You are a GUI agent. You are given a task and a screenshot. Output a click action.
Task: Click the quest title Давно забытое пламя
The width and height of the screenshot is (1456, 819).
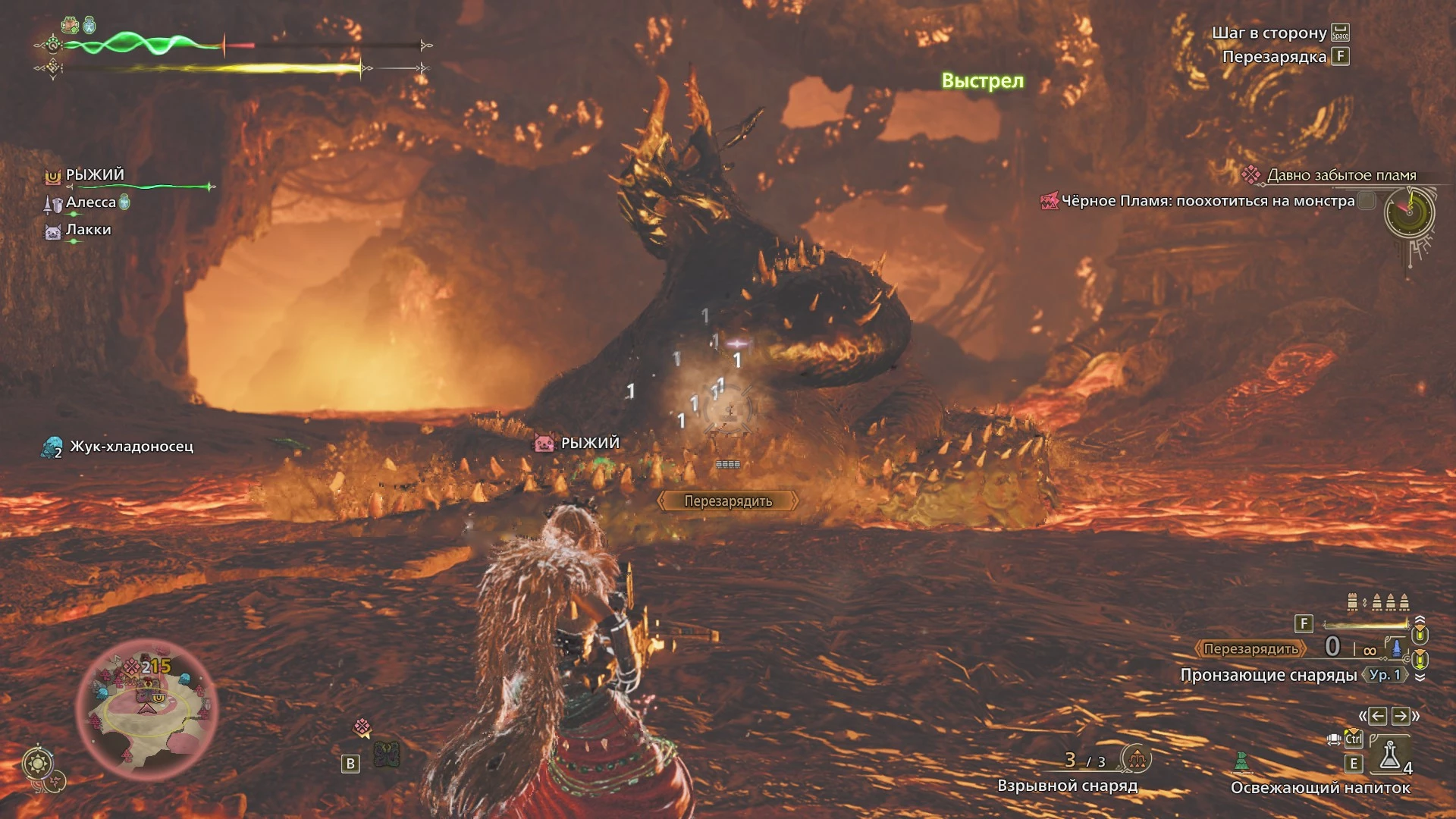point(1341,175)
